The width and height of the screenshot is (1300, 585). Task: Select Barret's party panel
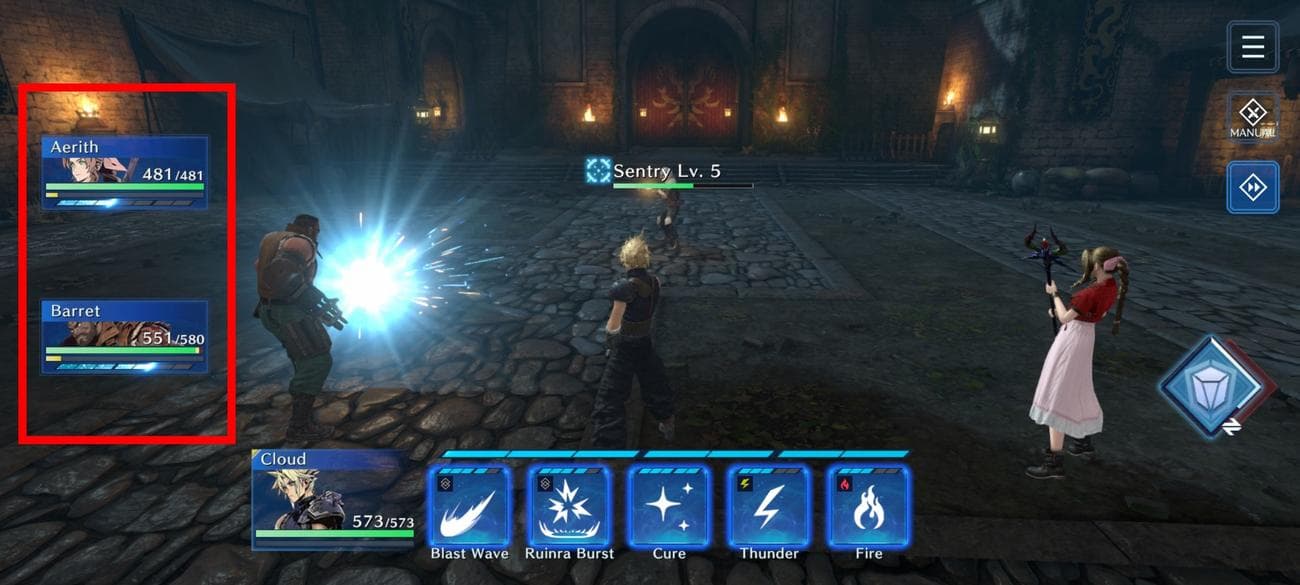[125, 337]
